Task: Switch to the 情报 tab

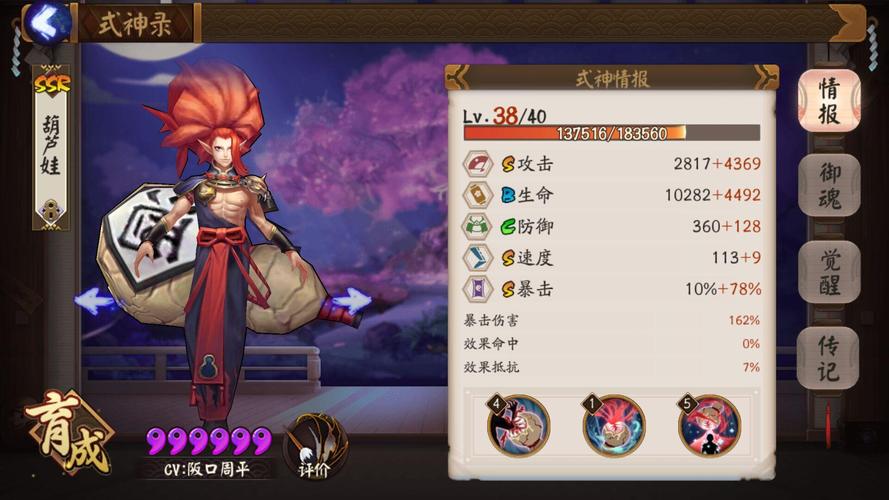Action: pos(829,100)
